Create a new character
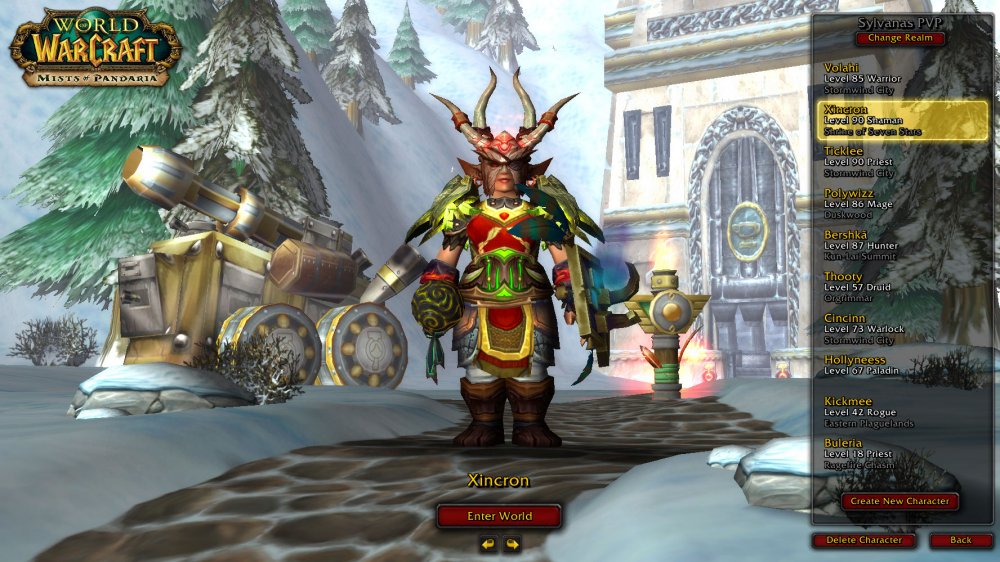This screenshot has height=562, width=1000. pos(900,501)
